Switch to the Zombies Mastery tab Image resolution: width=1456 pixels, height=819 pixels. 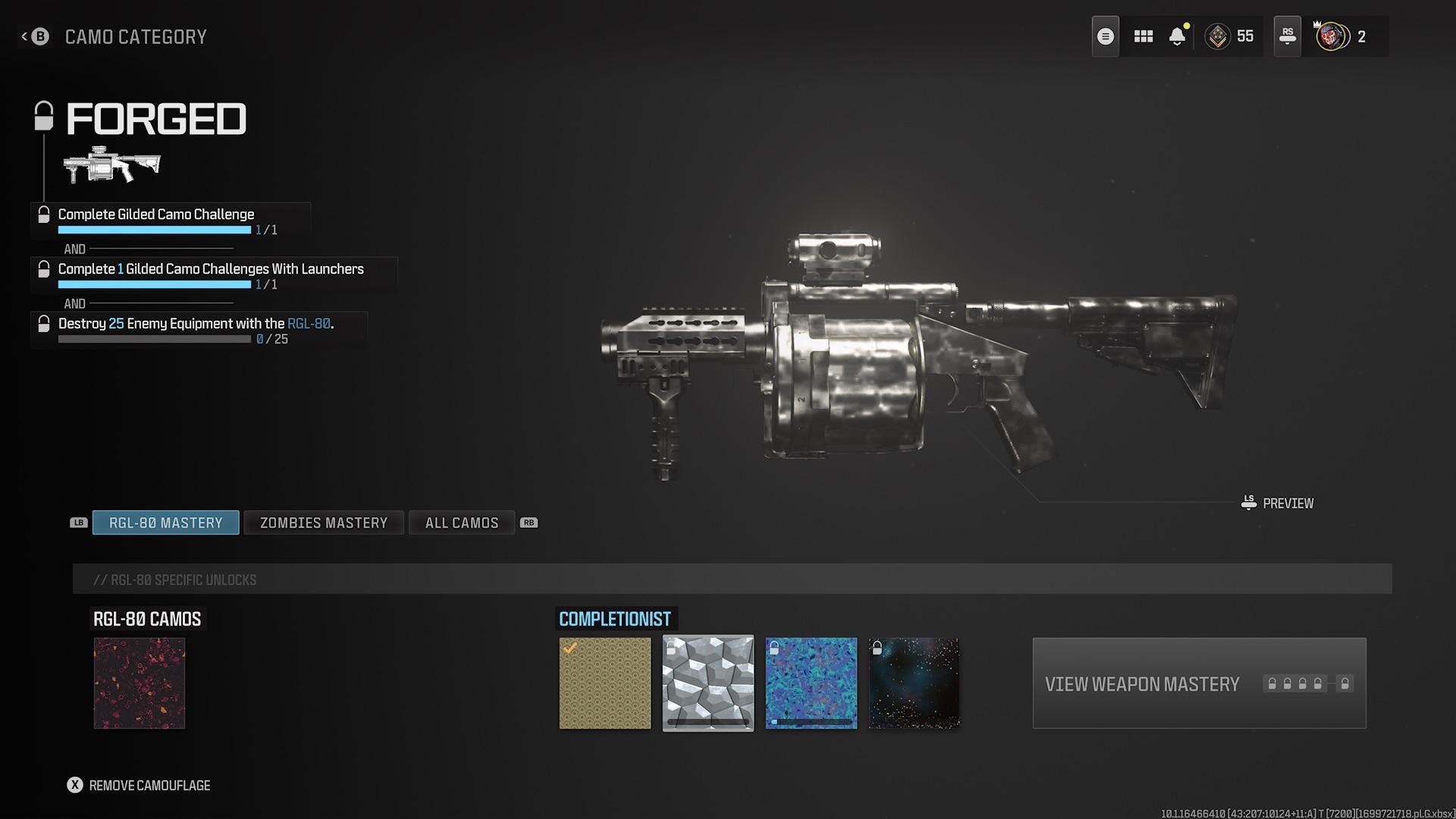(x=323, y=522)
